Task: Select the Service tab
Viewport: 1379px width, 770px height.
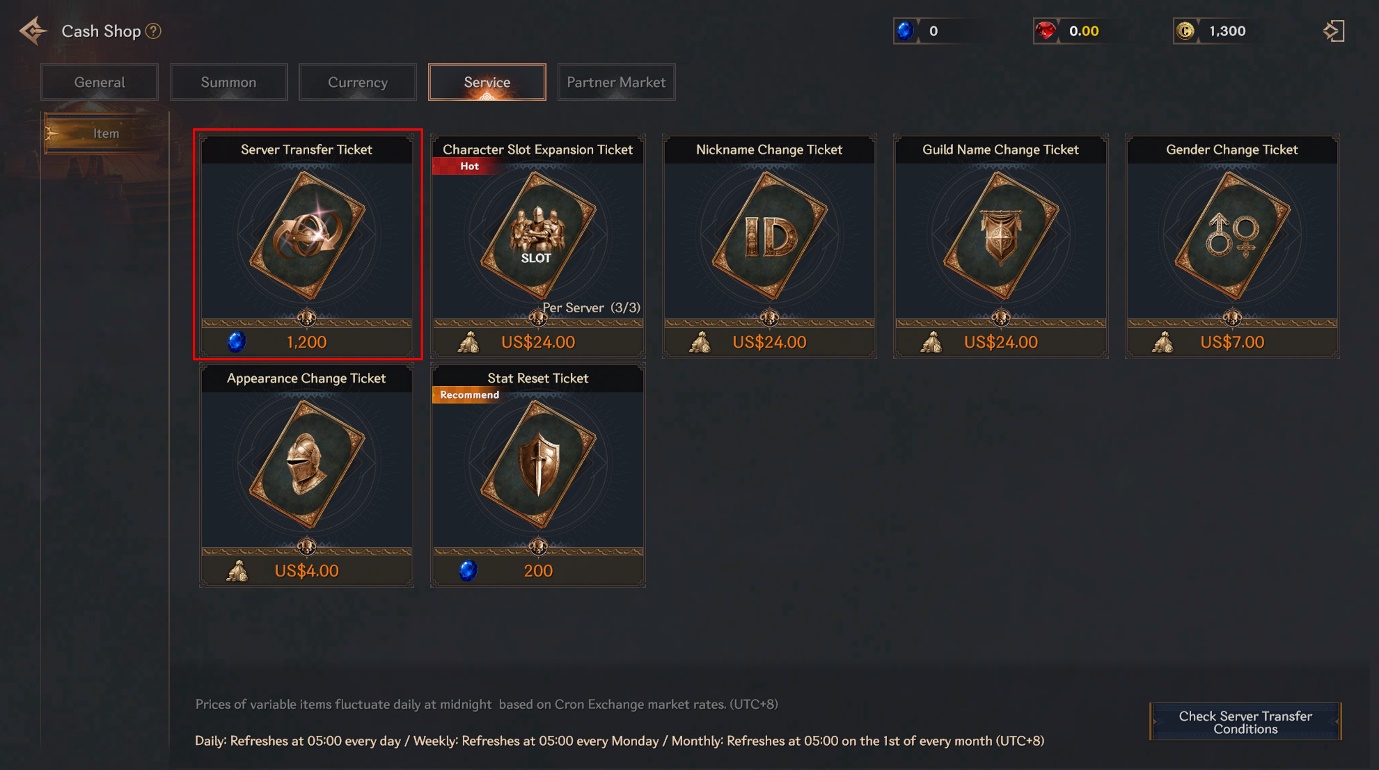Action: 487,82
